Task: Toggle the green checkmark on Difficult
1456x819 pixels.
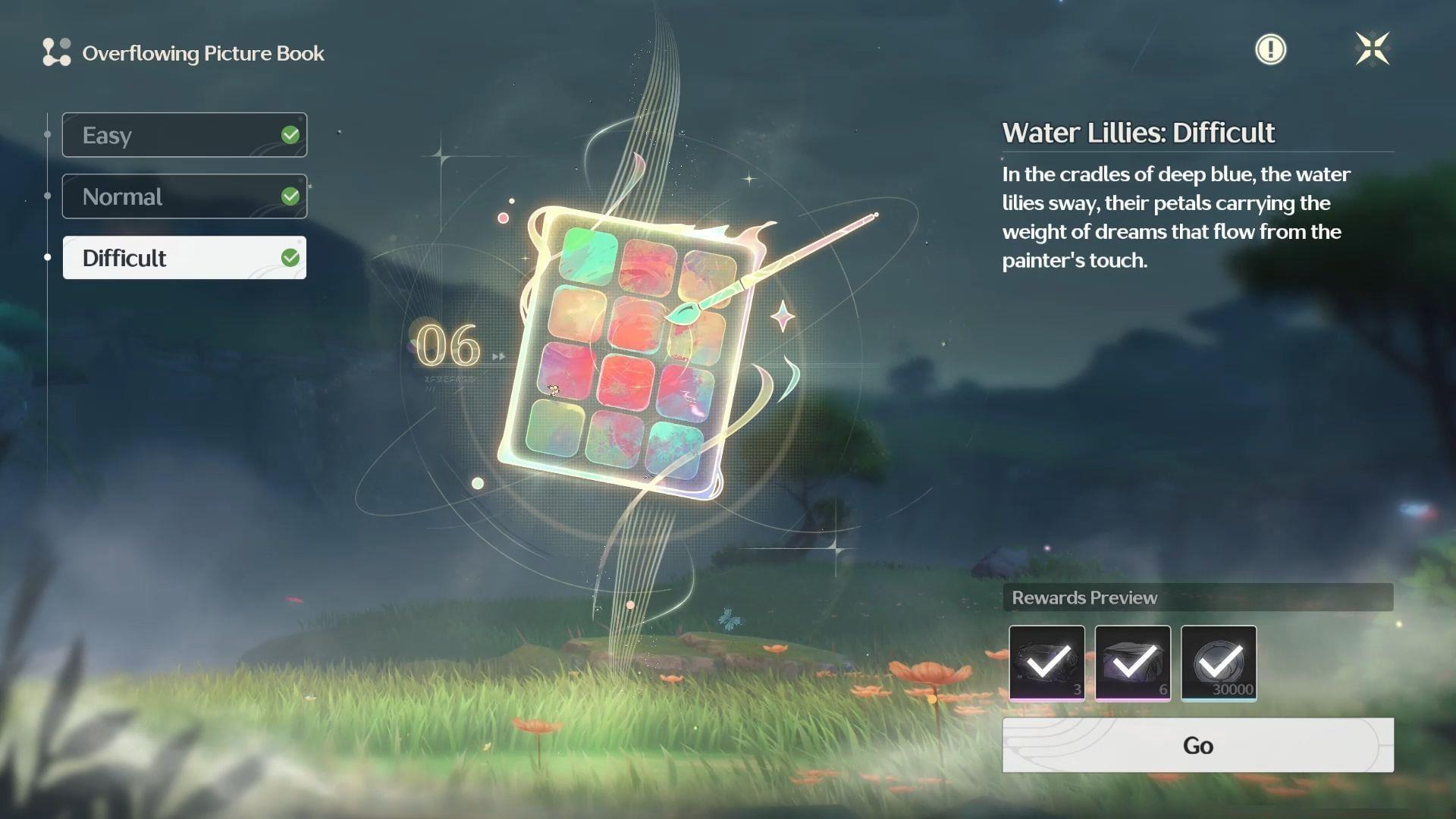Action: point(290,257)
